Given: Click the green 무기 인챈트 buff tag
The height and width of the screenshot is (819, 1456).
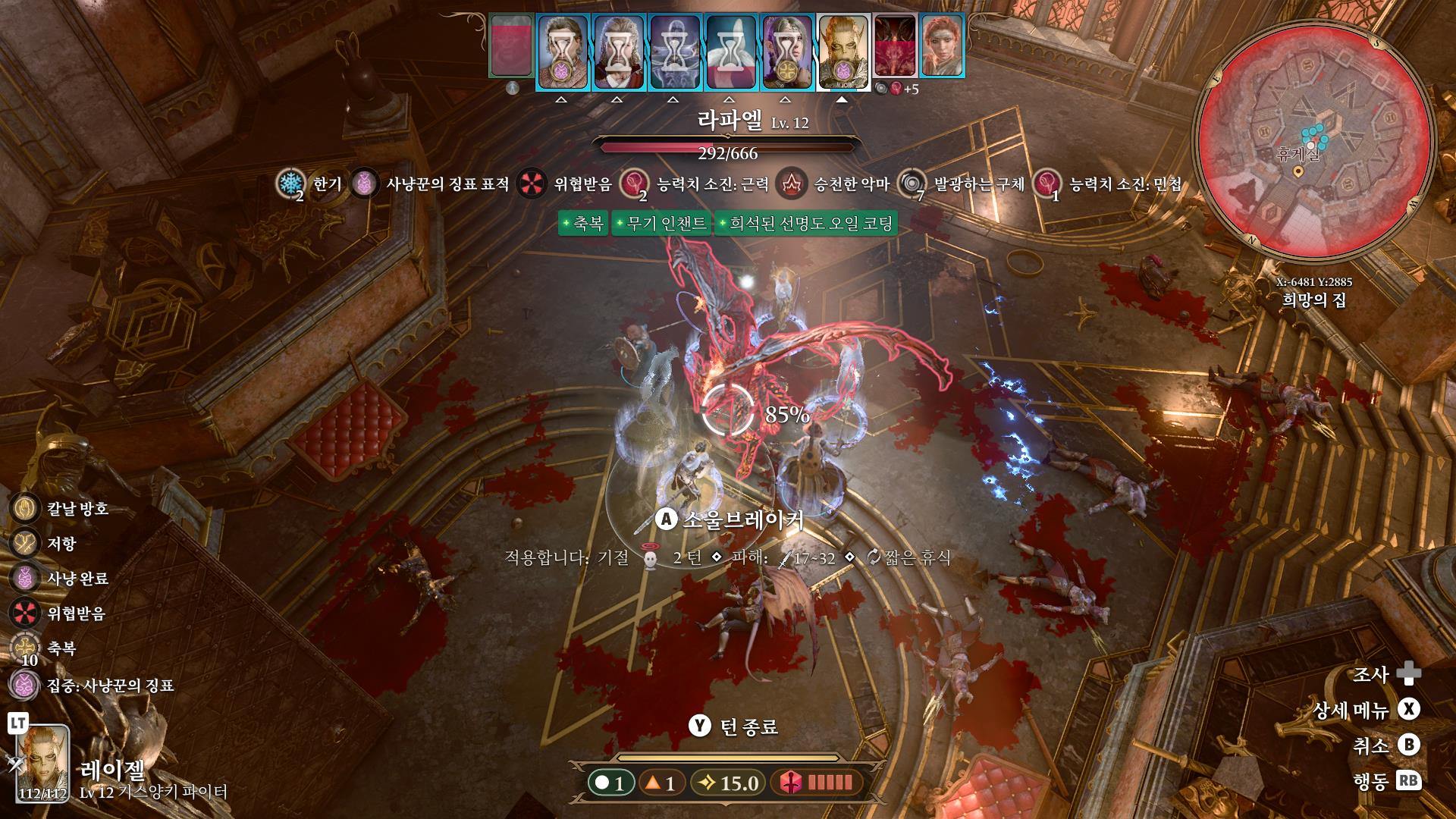Looking at the screenshot, I should coord(661,224).
